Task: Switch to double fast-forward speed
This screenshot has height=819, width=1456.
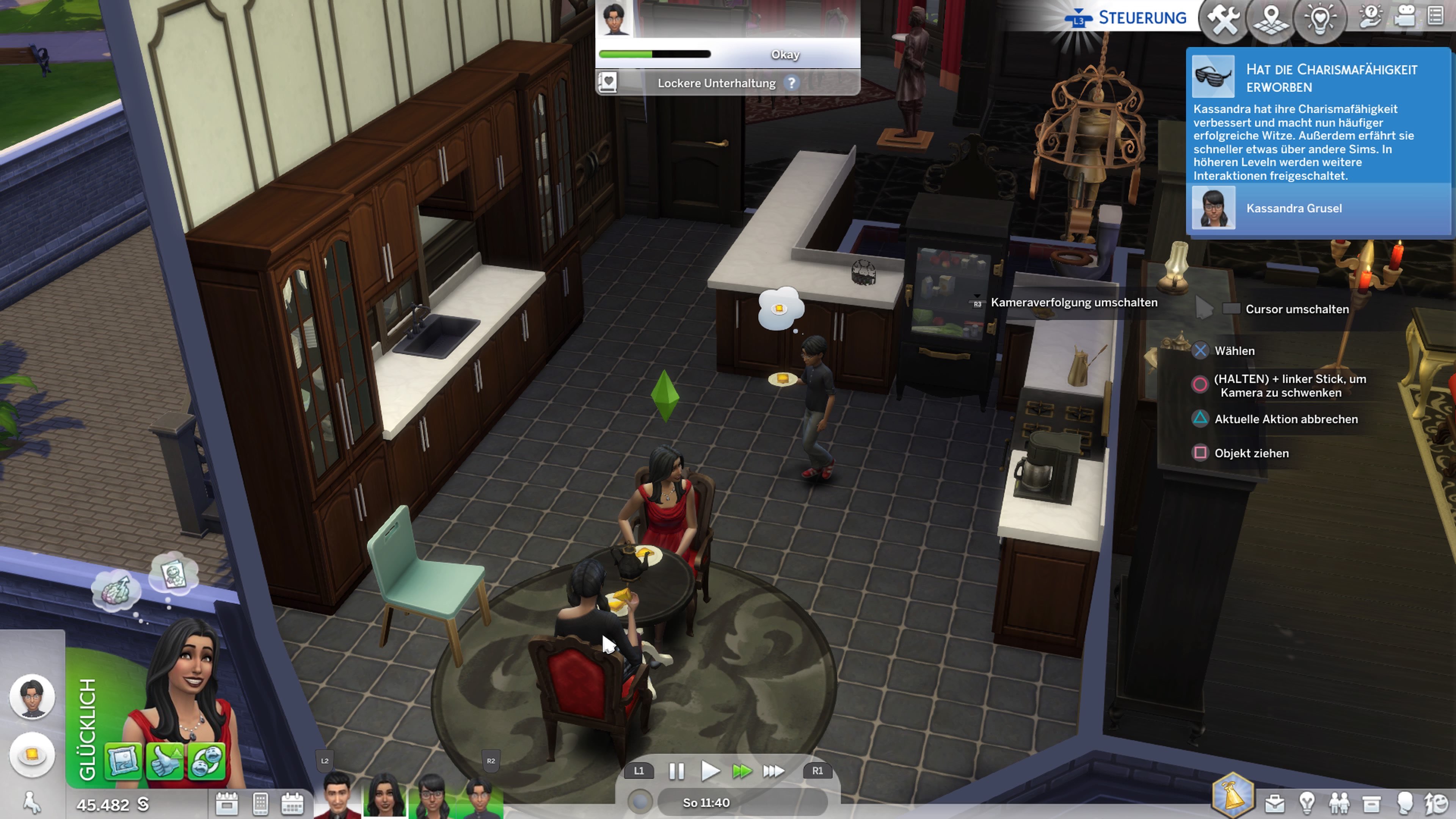Action: coord(742,771)
